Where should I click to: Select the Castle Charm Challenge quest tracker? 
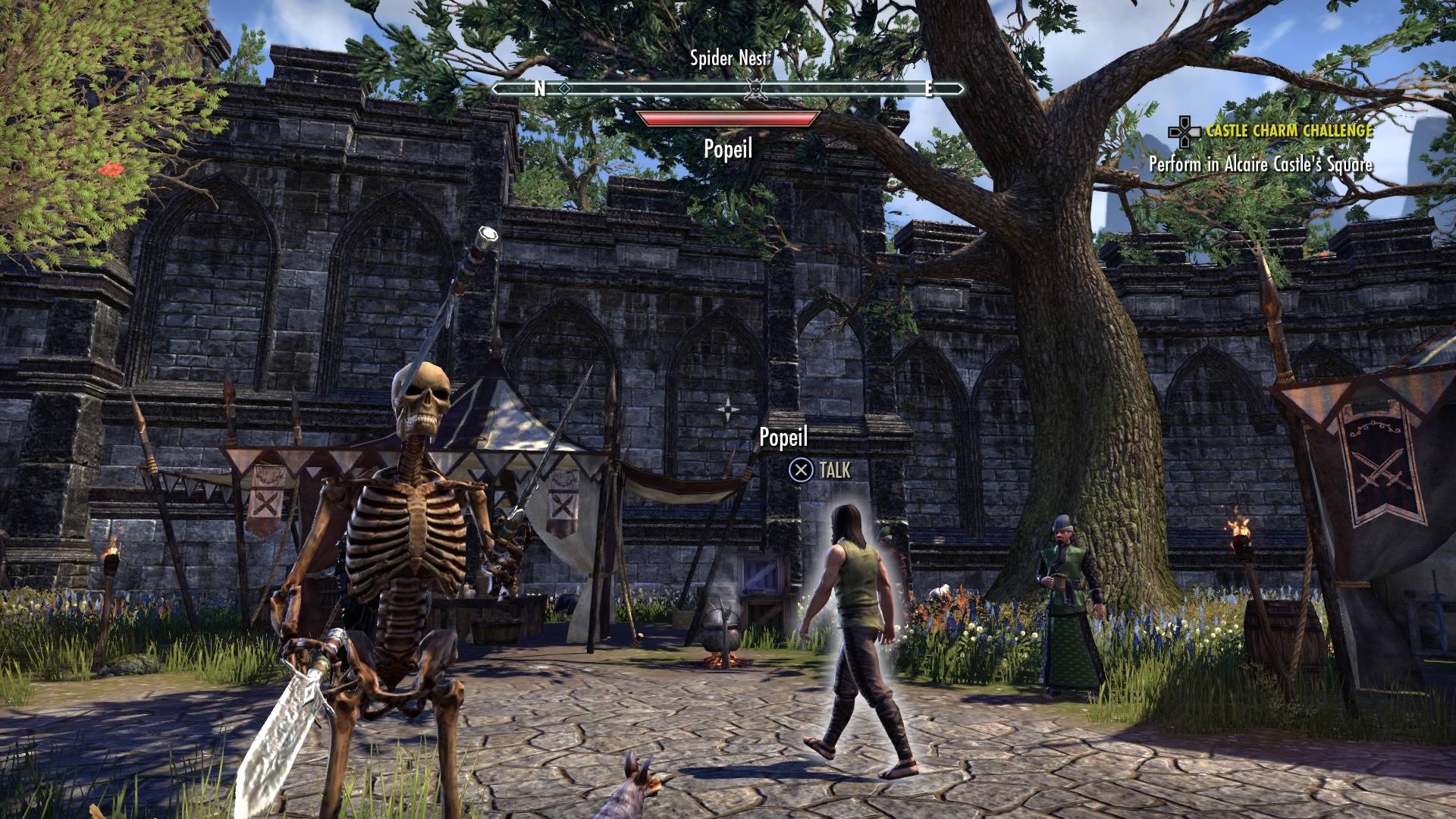(1288, 131)
